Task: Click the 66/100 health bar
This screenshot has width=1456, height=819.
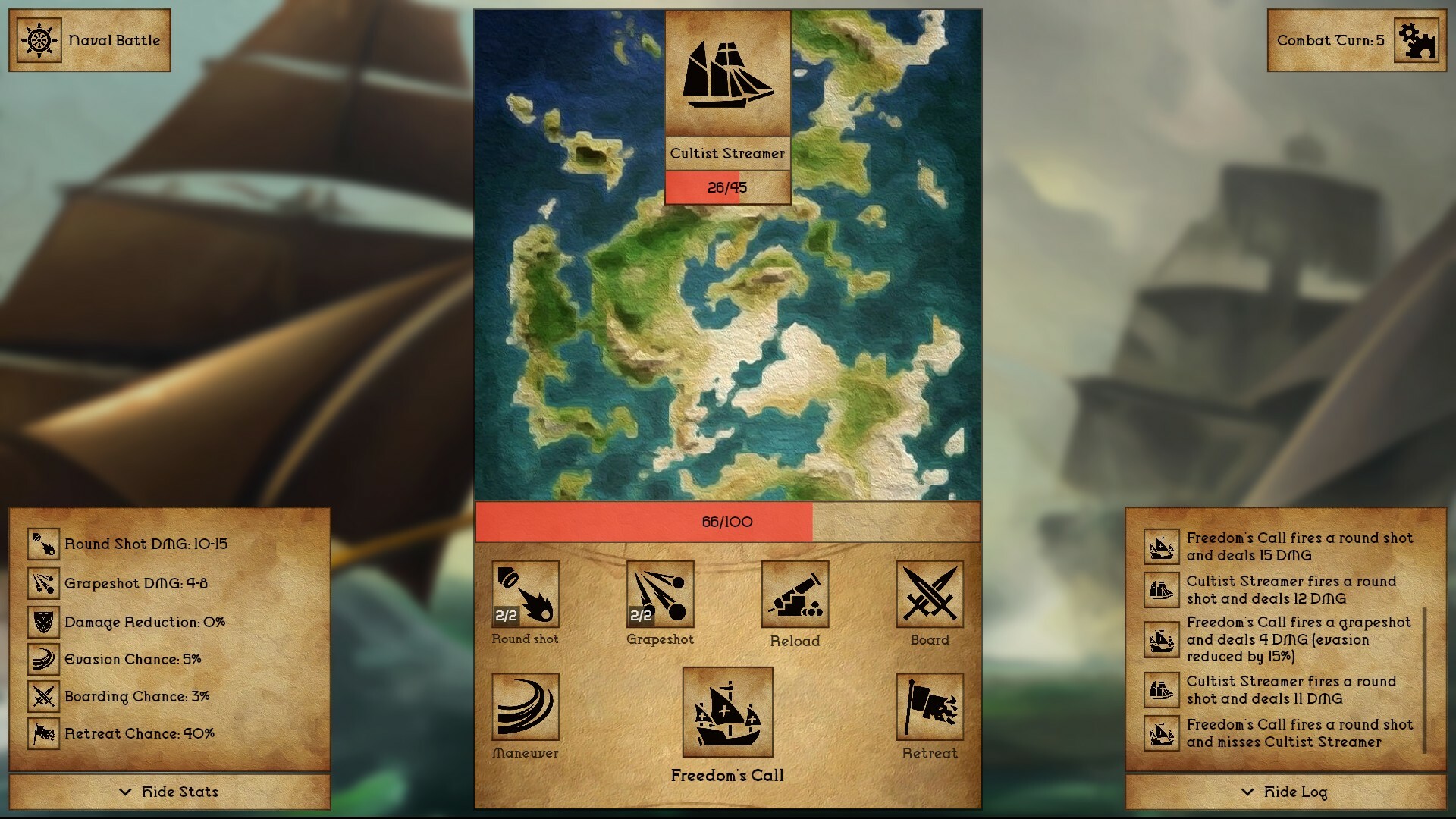Action: (x=727, y=522)
